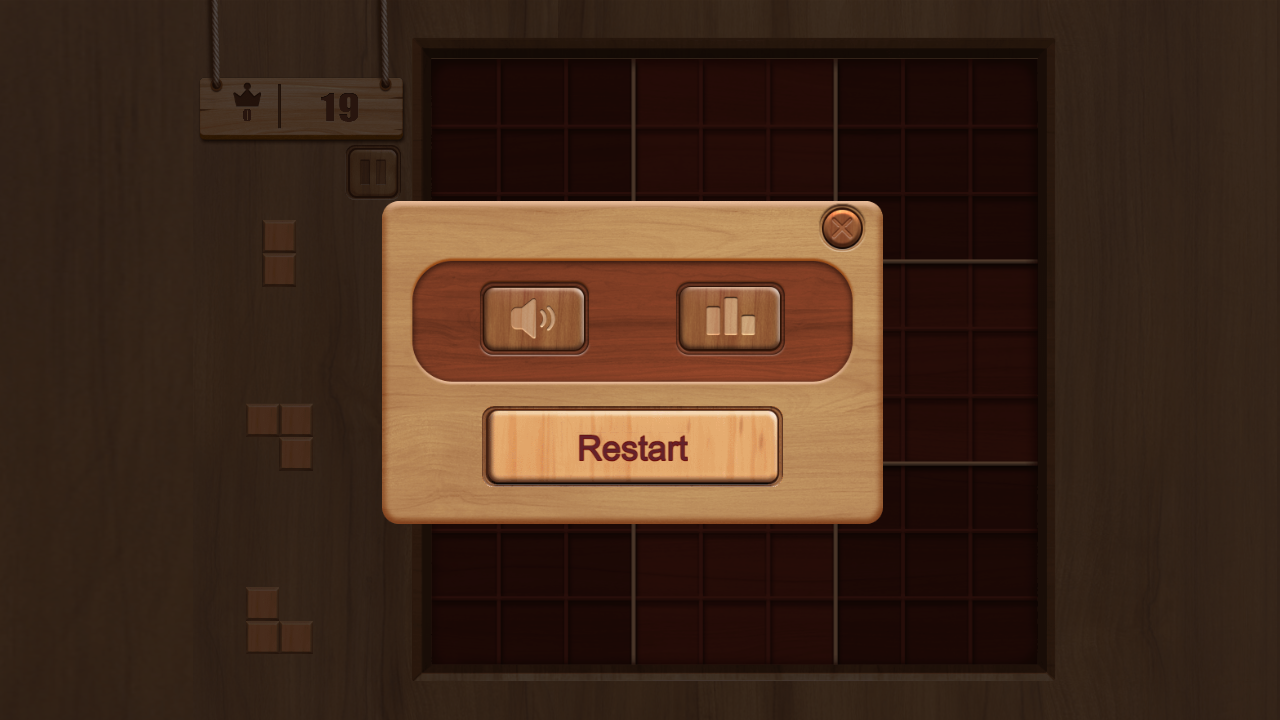Select the pause icon above the board
The image size is (1280, 720).
coord(373,170)
